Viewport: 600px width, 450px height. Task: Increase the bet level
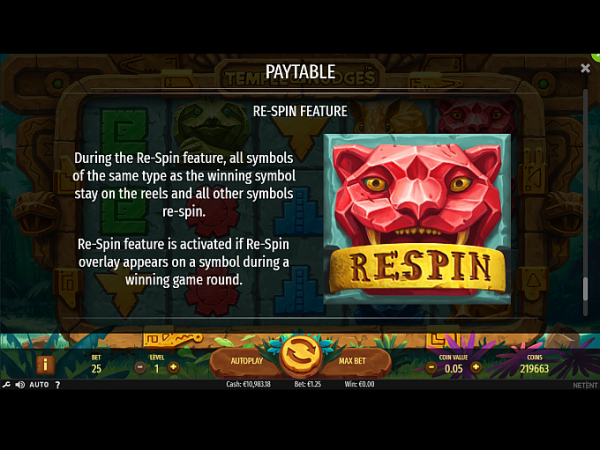pyautogui.click(x=173, y=368)
